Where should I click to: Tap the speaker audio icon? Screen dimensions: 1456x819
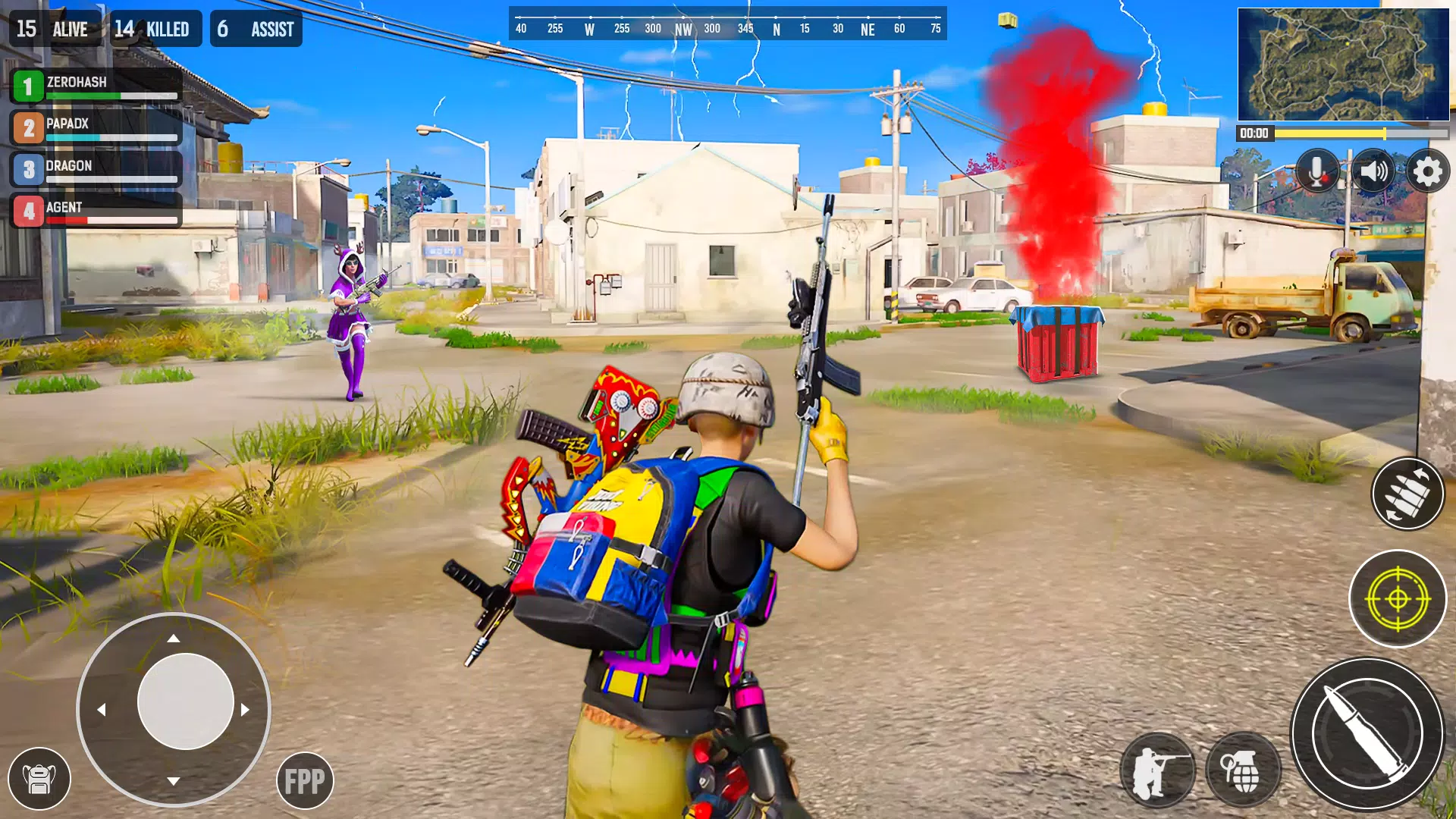[x=1373, y=171]
